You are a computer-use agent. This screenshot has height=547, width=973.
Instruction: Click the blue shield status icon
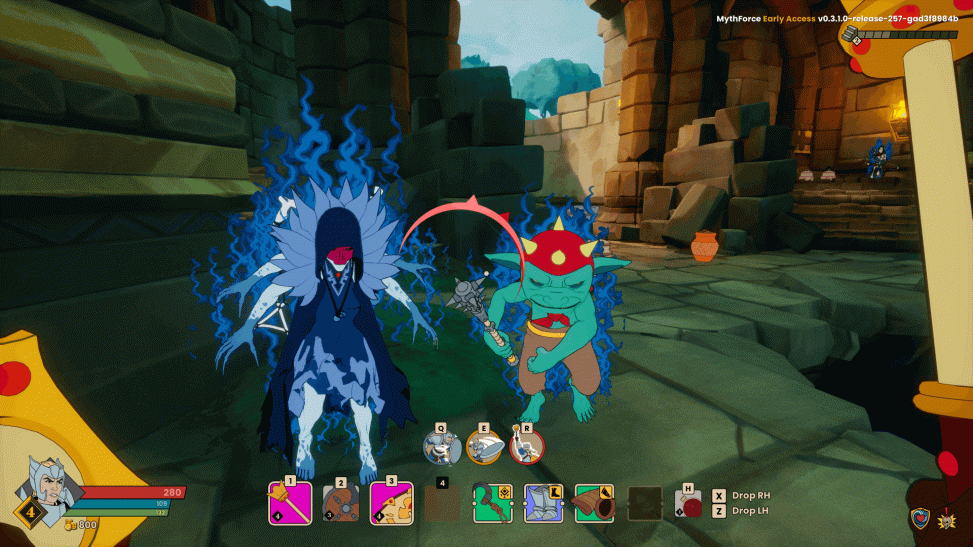[x=919, y=518]
